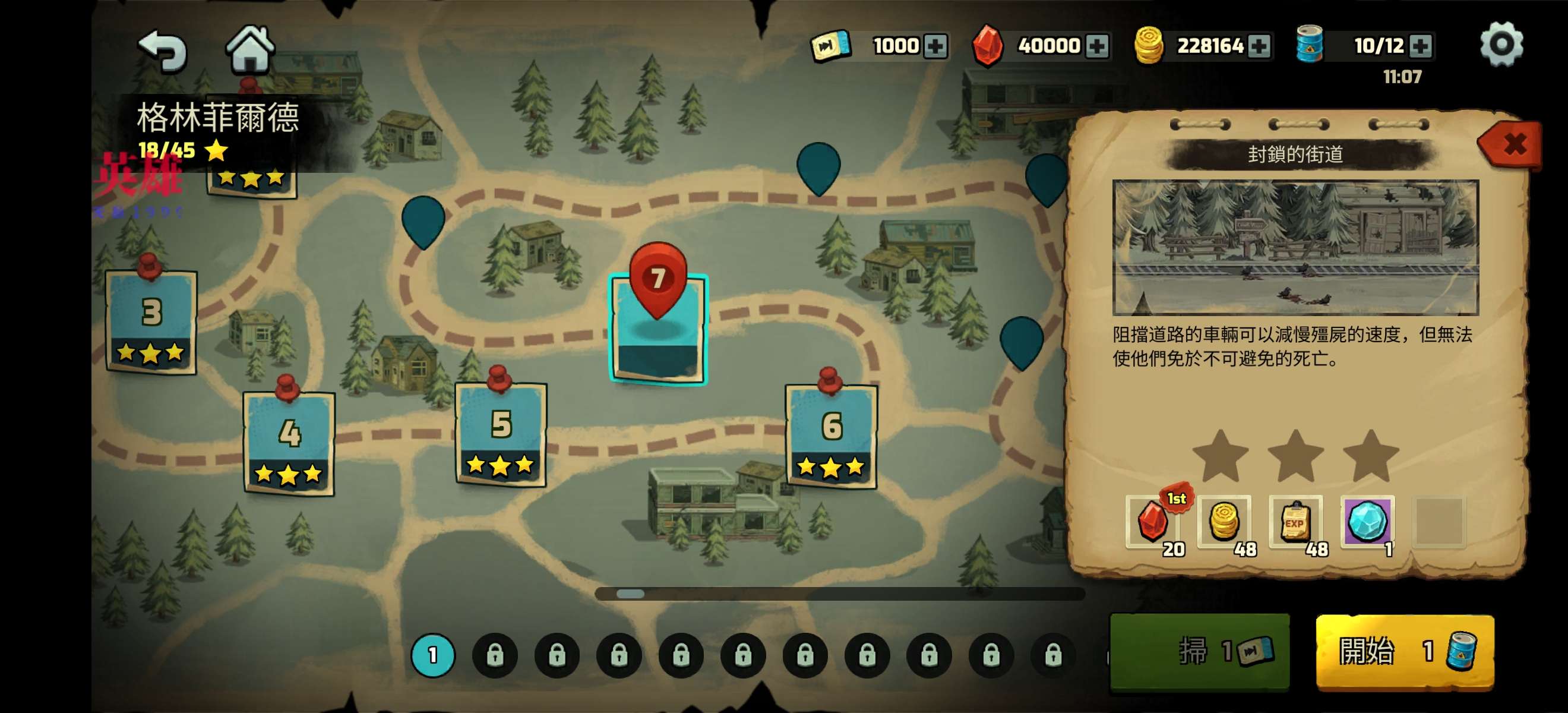This screenshot has height=713, width=1568.
Task: Add gold coins with the plus button
Action: point(1258,46)
